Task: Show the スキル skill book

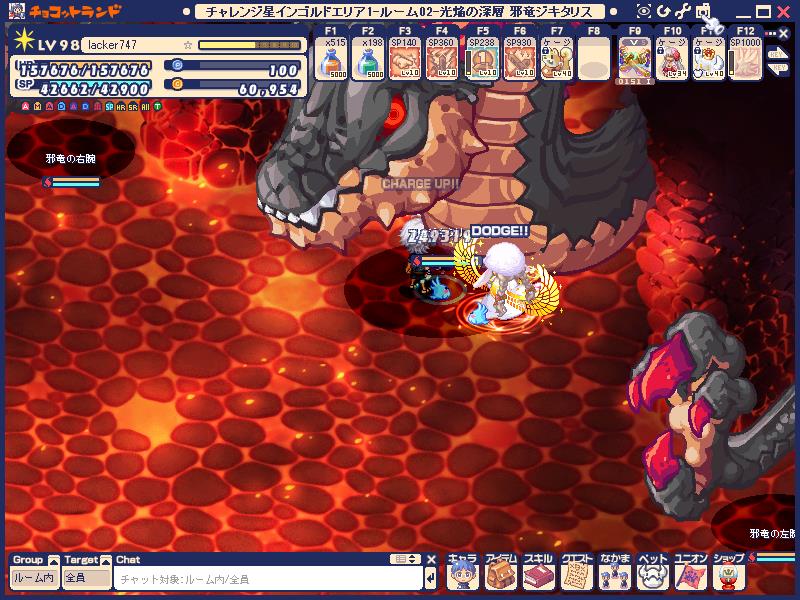Action: (538, 573)
